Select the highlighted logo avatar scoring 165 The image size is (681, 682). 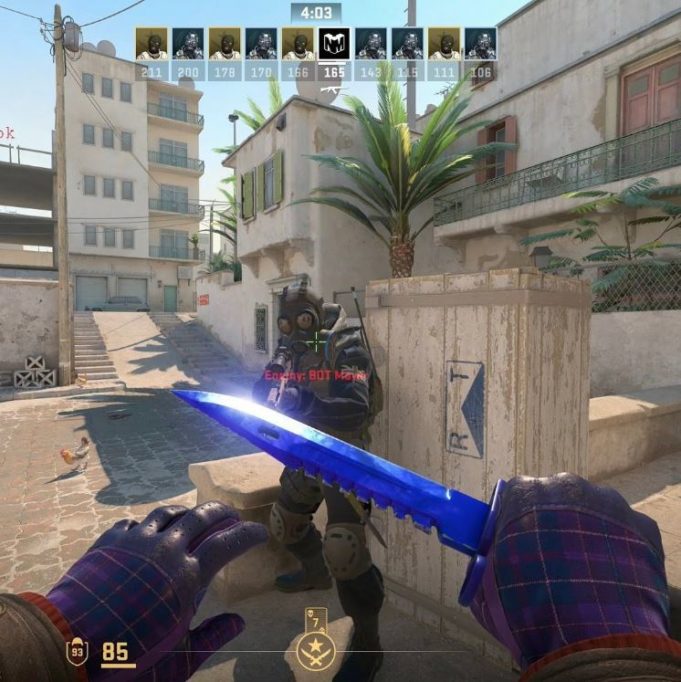[x=334, y=44]
